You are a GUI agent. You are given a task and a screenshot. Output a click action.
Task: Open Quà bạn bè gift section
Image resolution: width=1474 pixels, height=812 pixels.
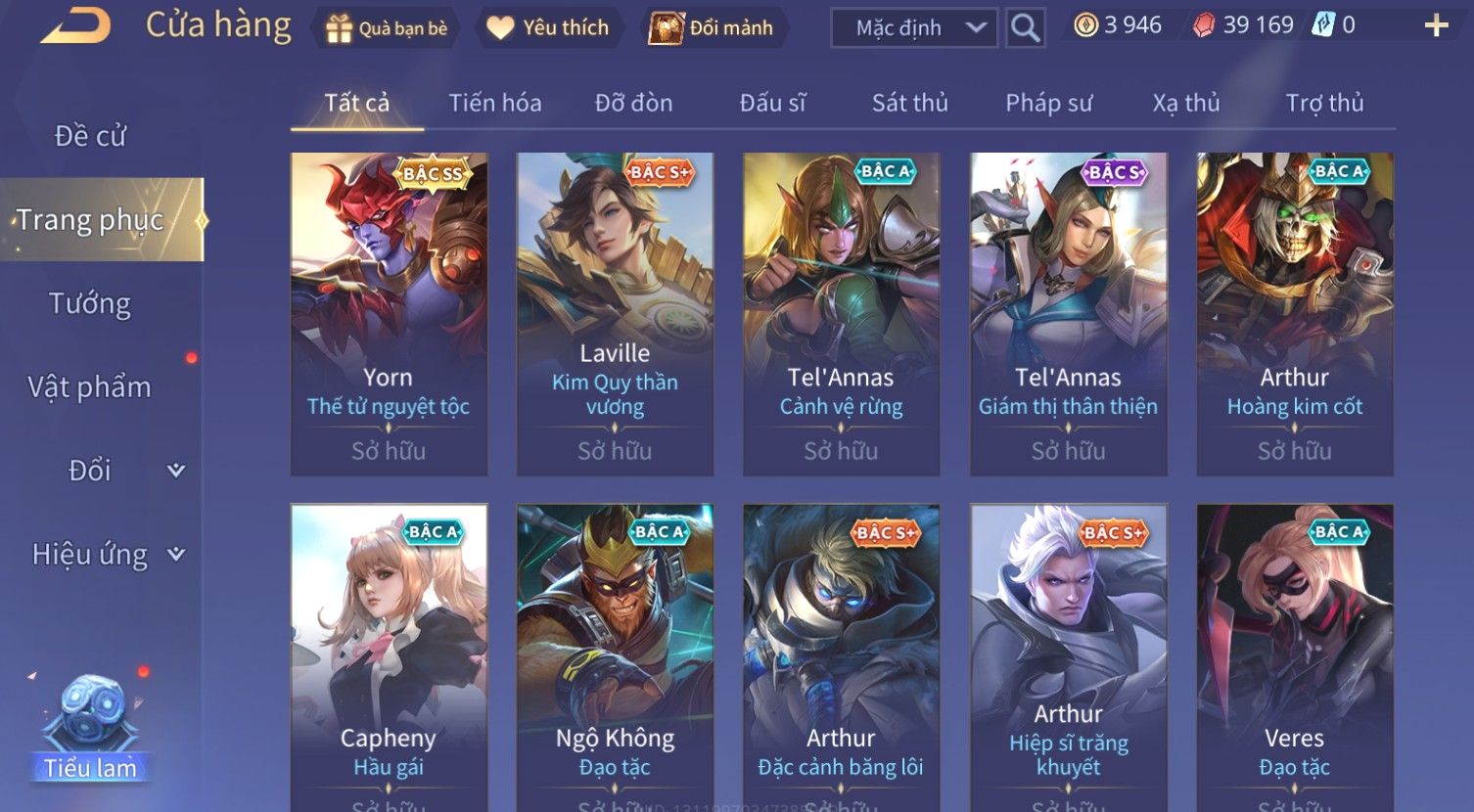(386, 28)
